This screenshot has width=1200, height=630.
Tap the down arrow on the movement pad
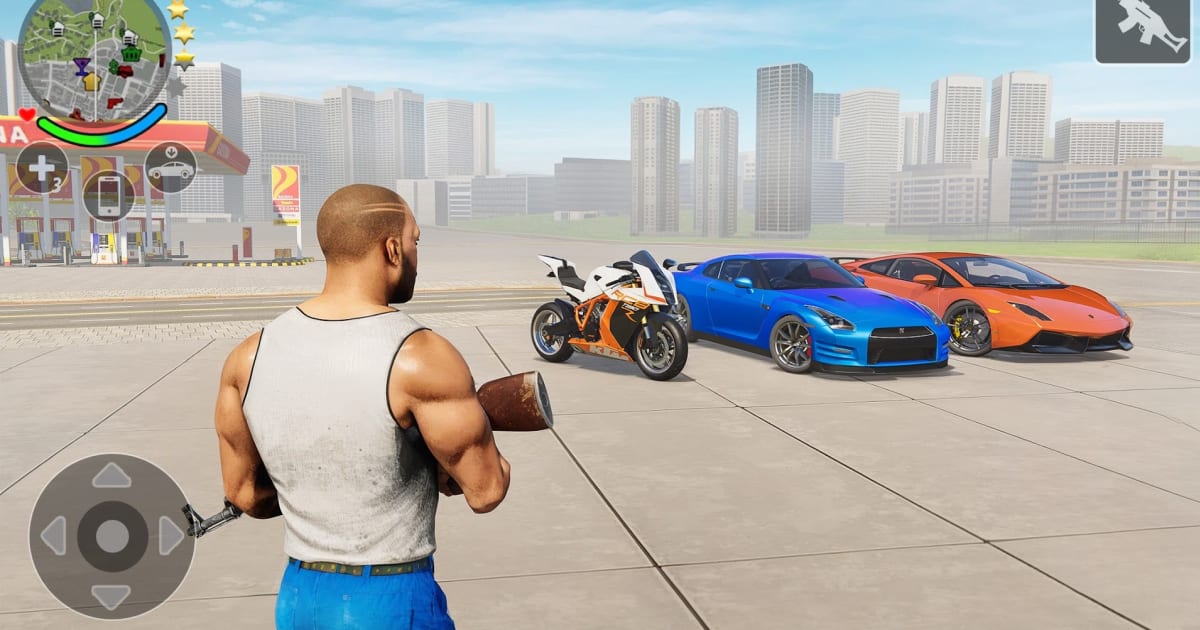(111, 596)
